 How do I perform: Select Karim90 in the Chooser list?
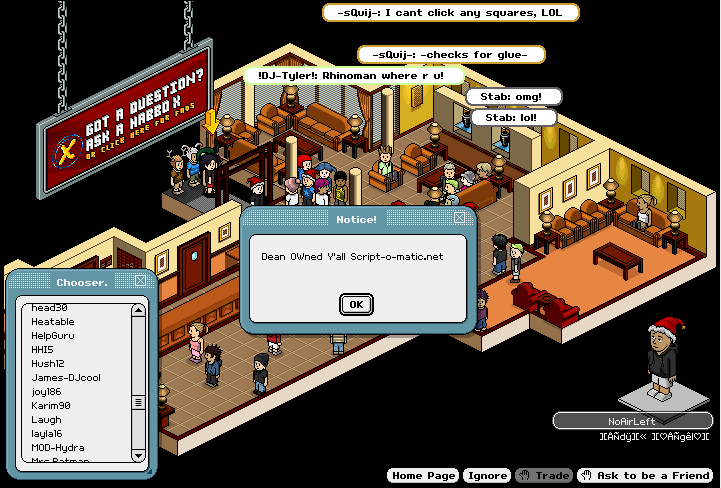(x=50, y=406)
